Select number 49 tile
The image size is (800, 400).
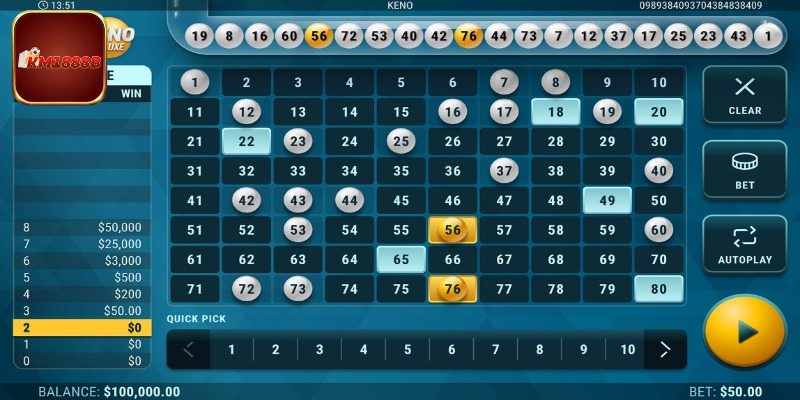(x=607, y=201)
